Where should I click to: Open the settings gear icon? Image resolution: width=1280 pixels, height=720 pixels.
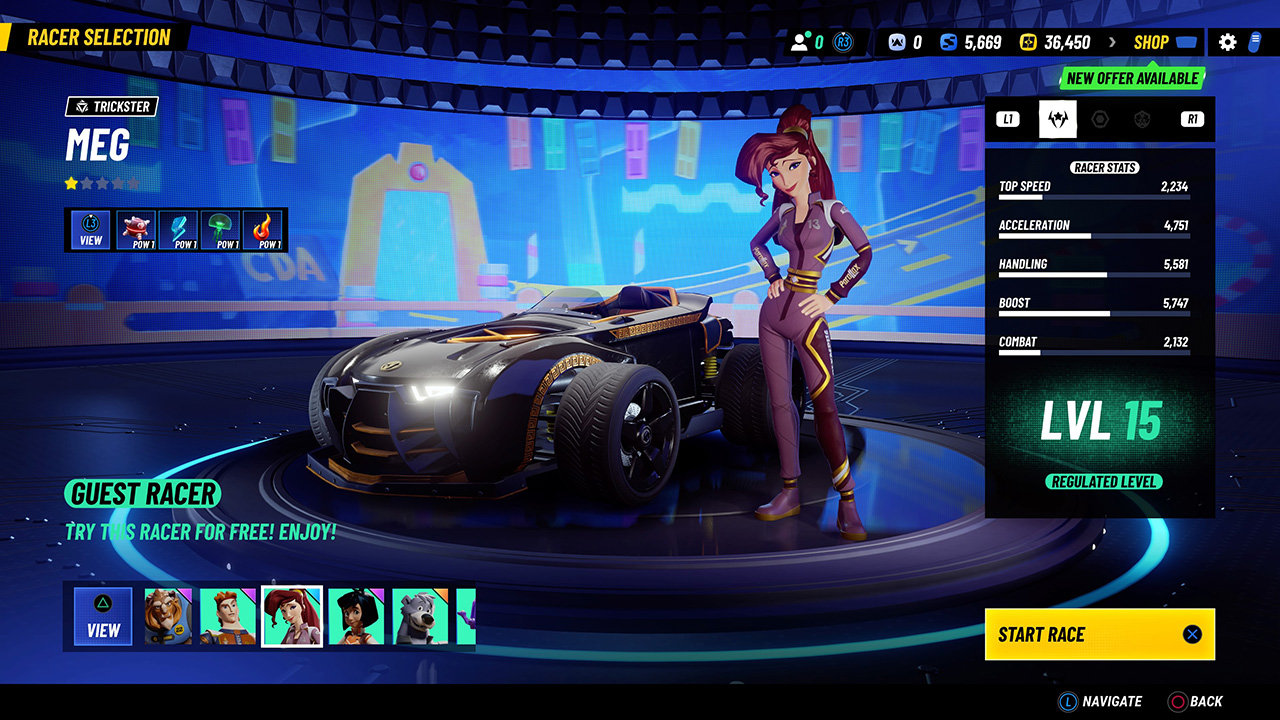tap(1227, 42)
